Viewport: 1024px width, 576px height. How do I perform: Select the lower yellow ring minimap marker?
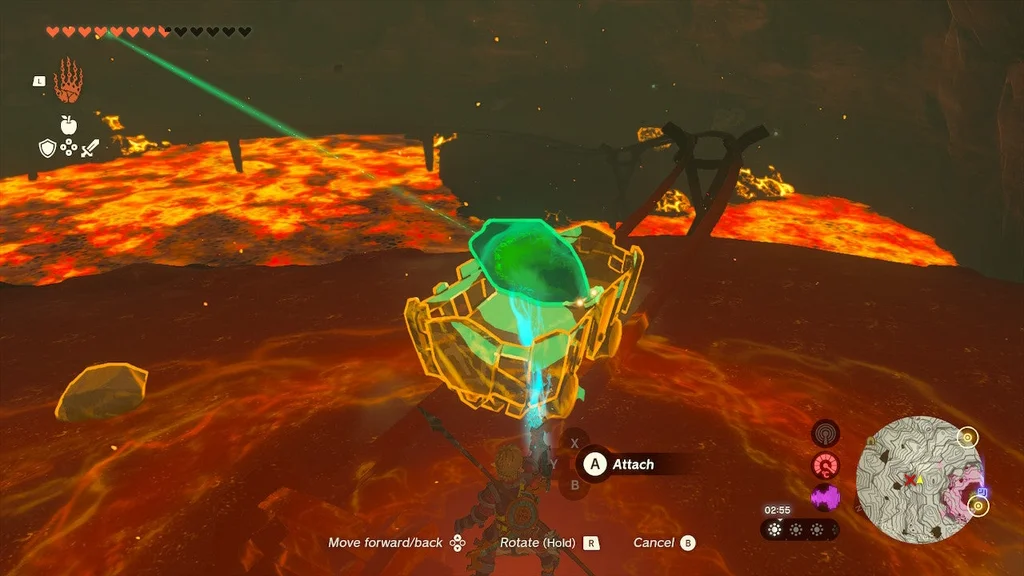[978, 505]
